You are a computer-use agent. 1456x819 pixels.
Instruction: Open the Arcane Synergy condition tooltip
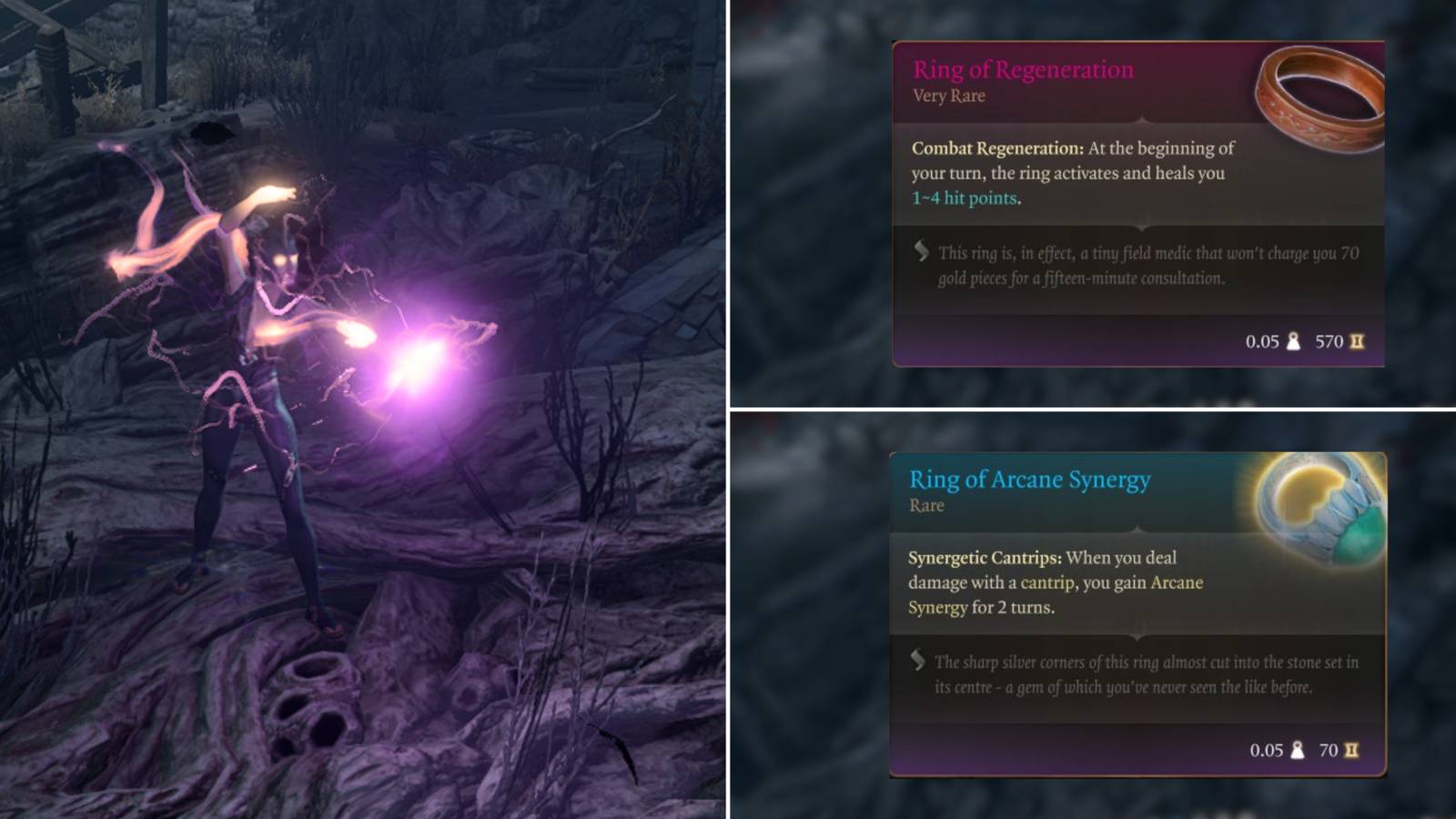1178,582
